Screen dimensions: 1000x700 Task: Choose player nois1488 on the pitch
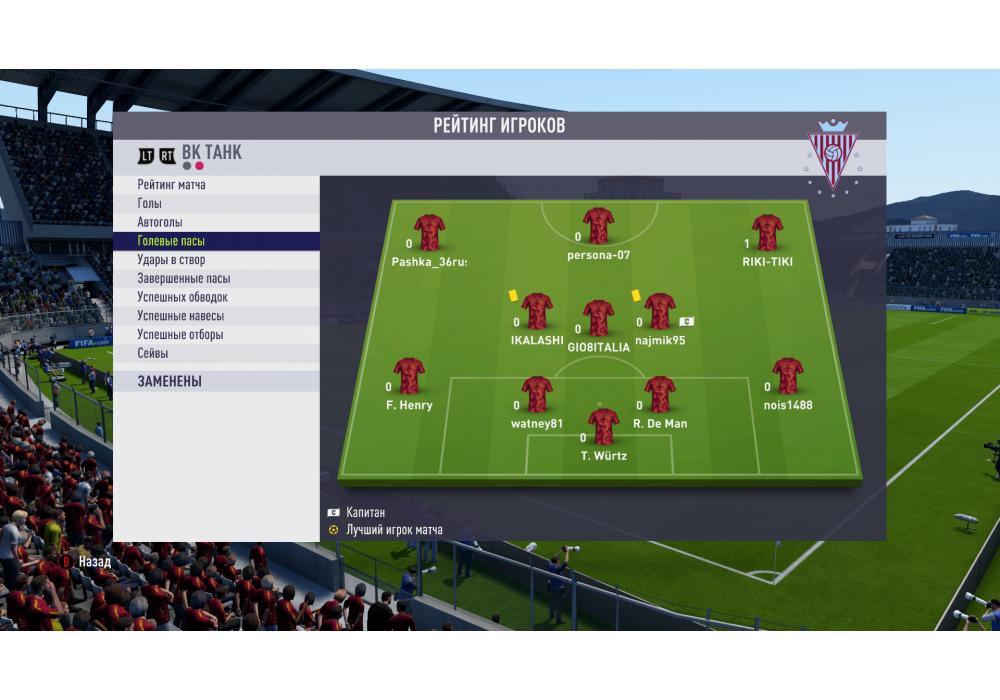(787, 376)
